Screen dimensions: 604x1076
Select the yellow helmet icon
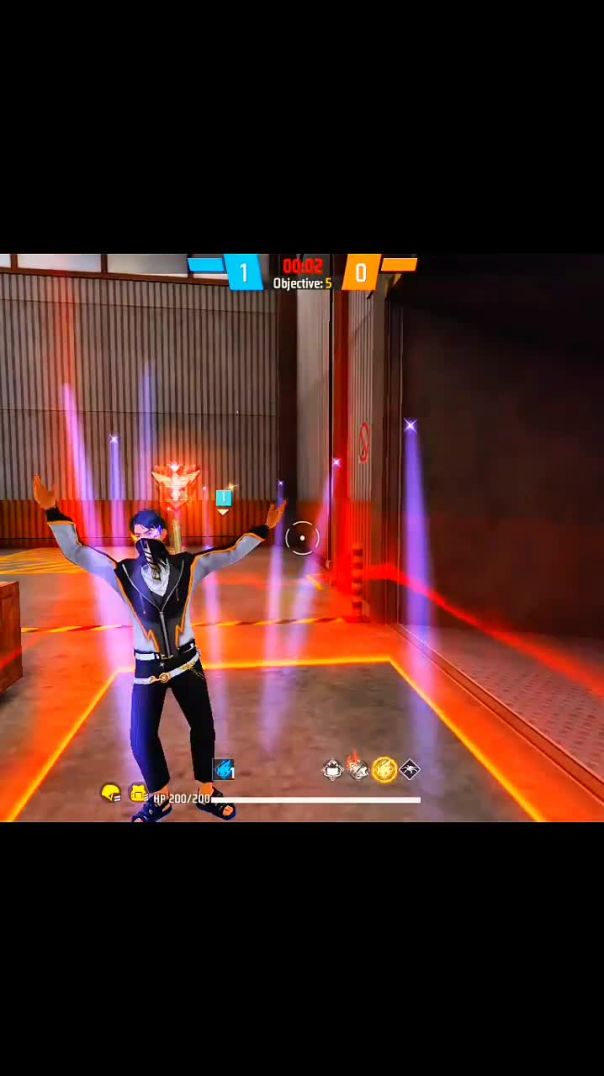click(x=110, y=793)
